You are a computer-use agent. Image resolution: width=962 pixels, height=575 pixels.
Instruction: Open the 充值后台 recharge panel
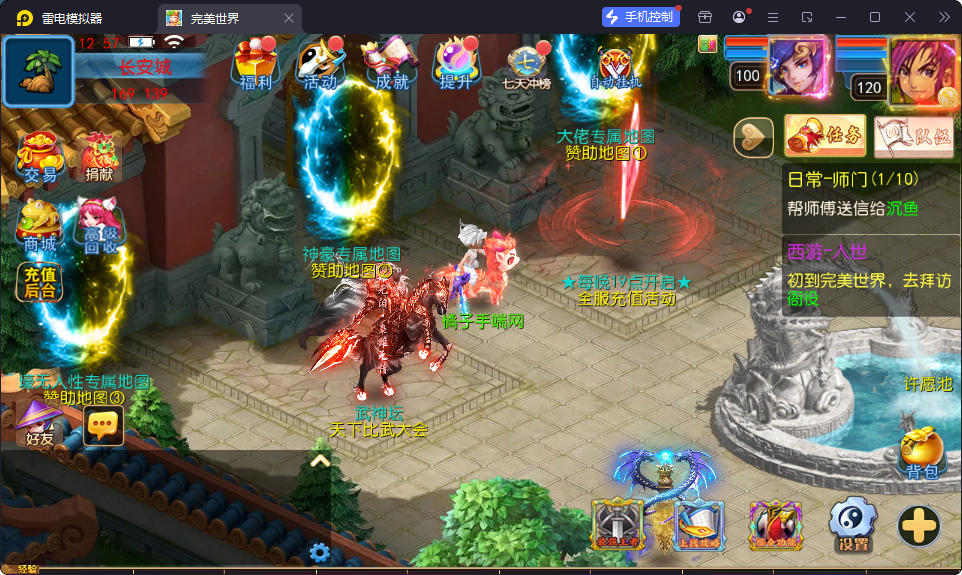(40, 282)
